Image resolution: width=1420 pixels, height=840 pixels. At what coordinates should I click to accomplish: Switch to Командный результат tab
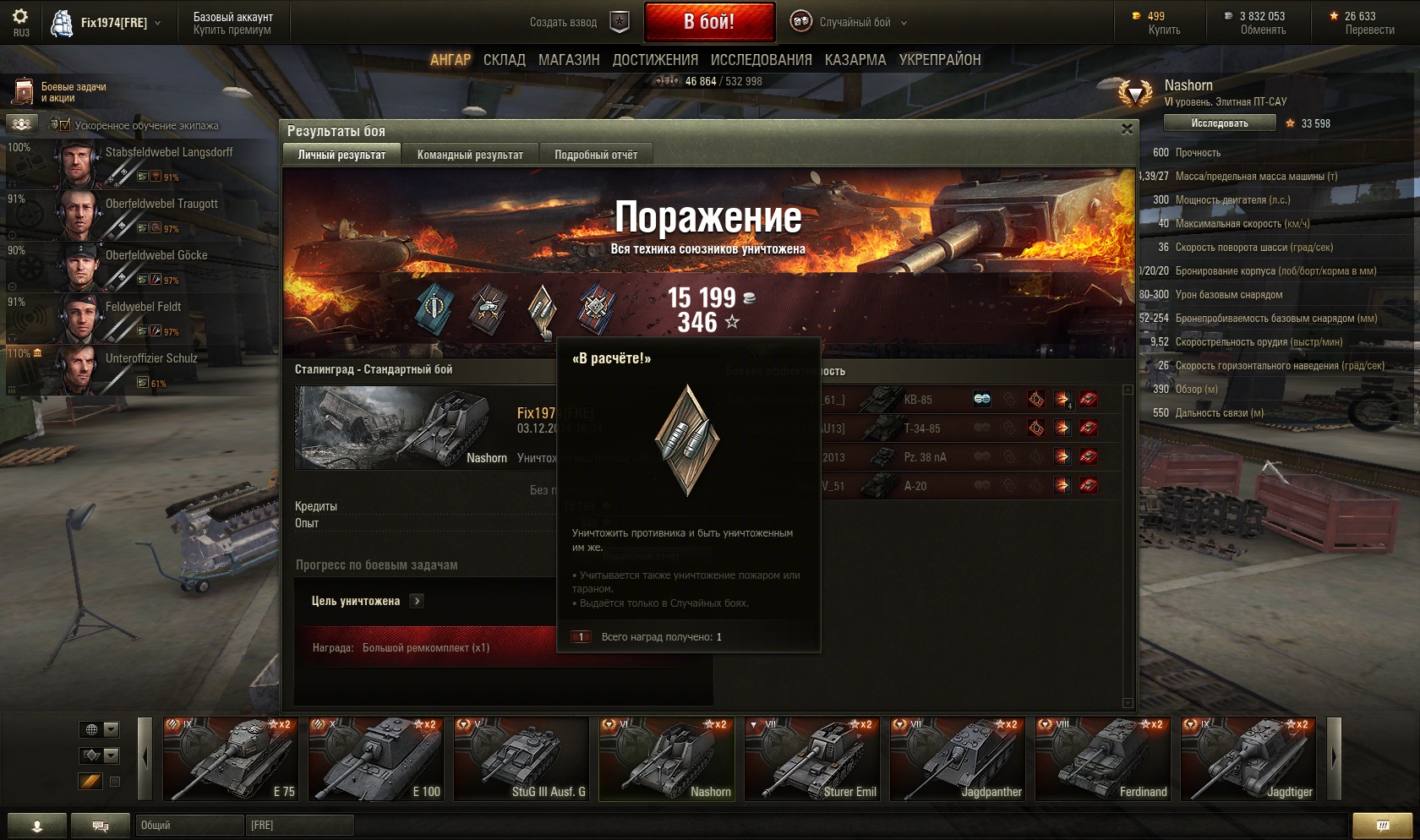click(470, 155)
